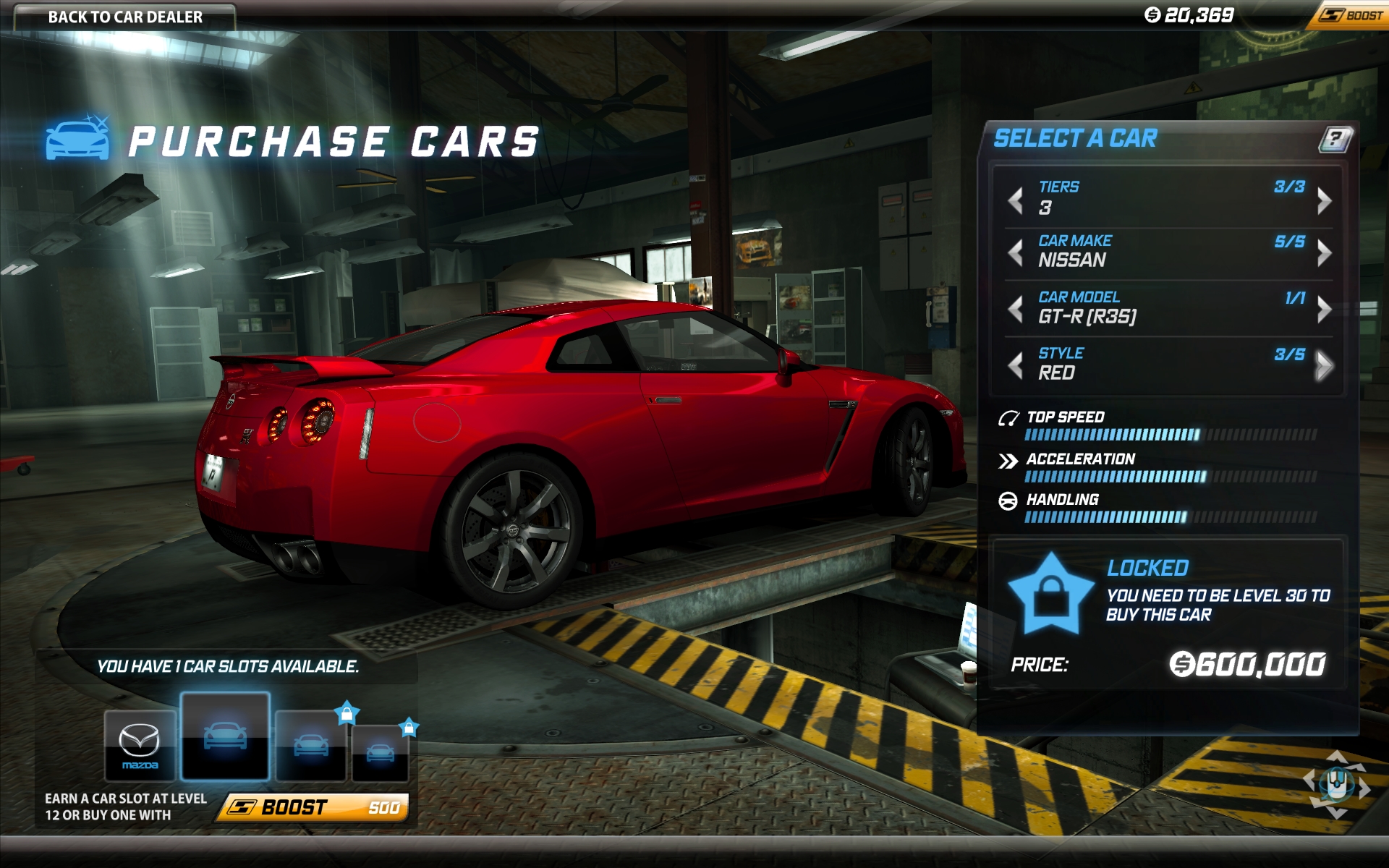
Task: Open the Boost store in top corner
Action: pyautogui.click(x=1351, y=15)
